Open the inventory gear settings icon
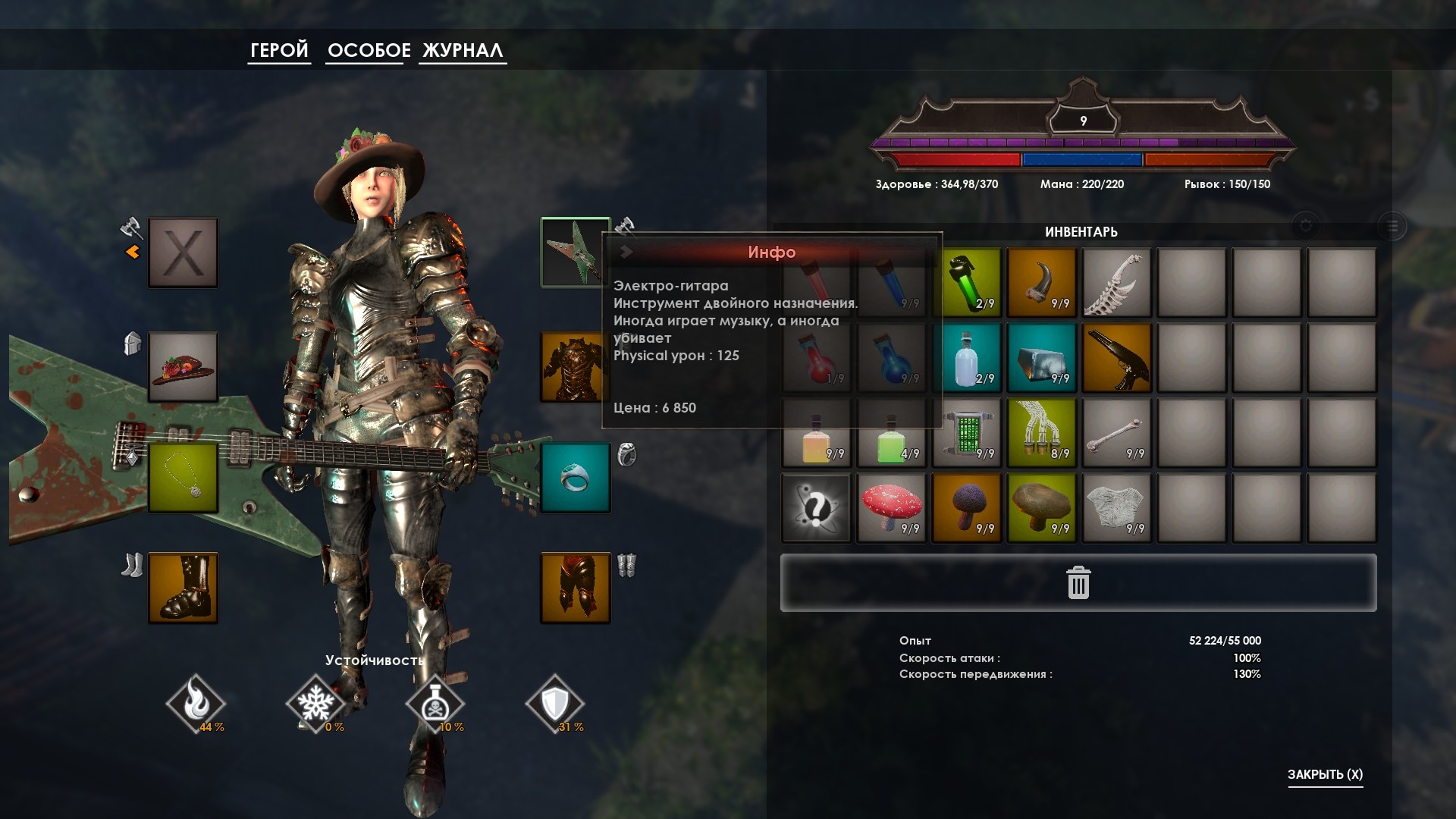This screenshot has height=819, width=1456. pyautogui.click(x=1305, y=225)
